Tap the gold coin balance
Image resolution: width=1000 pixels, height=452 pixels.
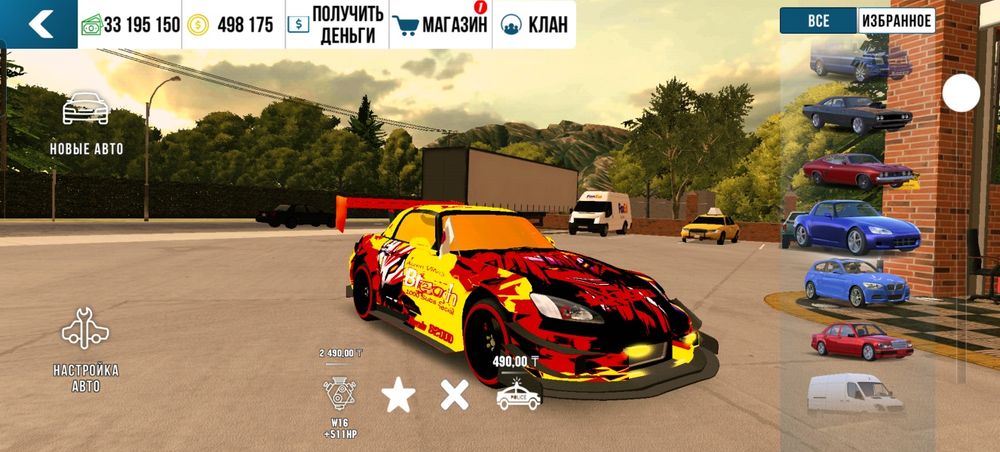click(x=232, y=25)
